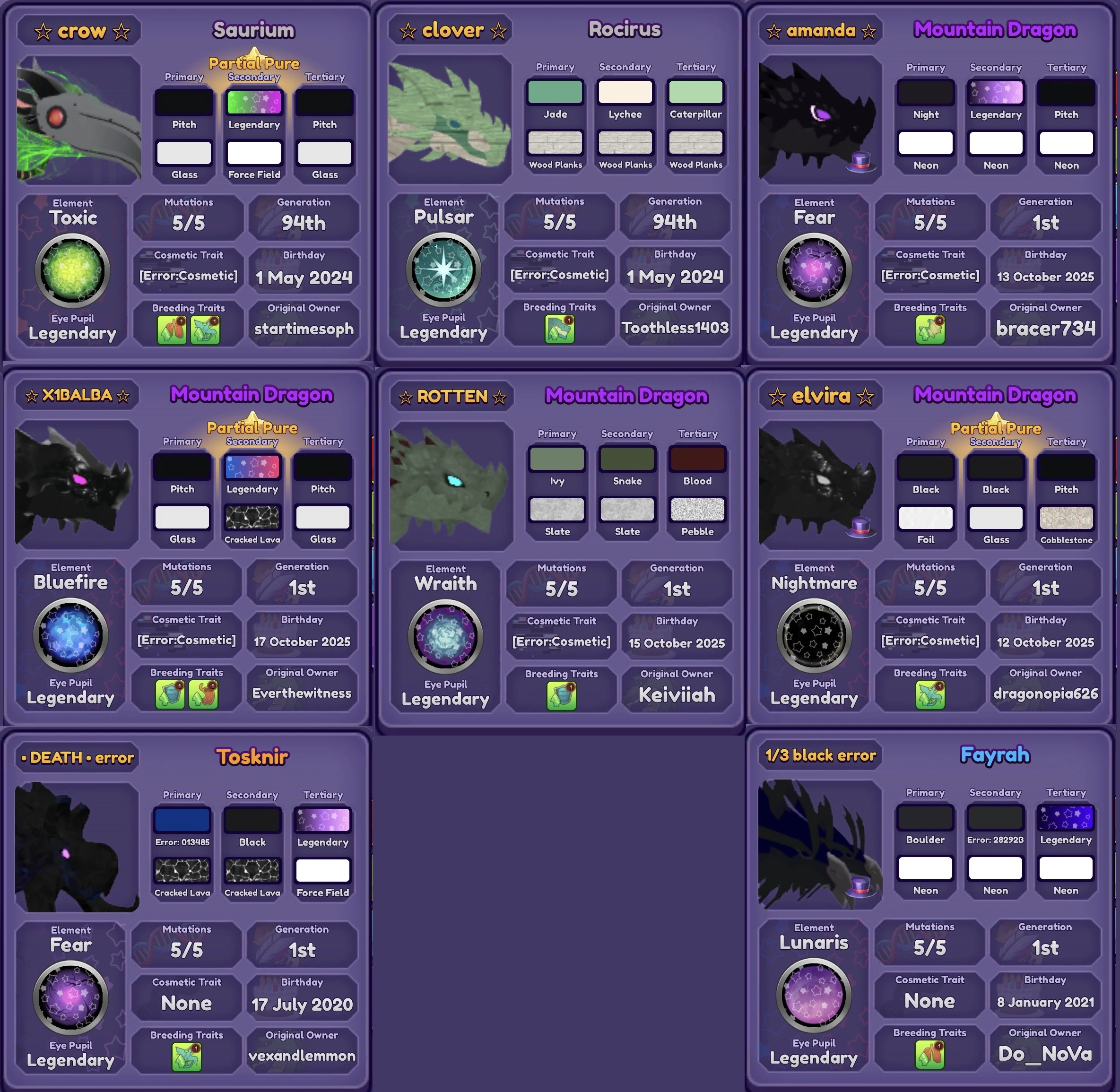Click original owner startimesoph on Saurium's card
This screenshot has width=1120, height=1092.
click(304, 329)
